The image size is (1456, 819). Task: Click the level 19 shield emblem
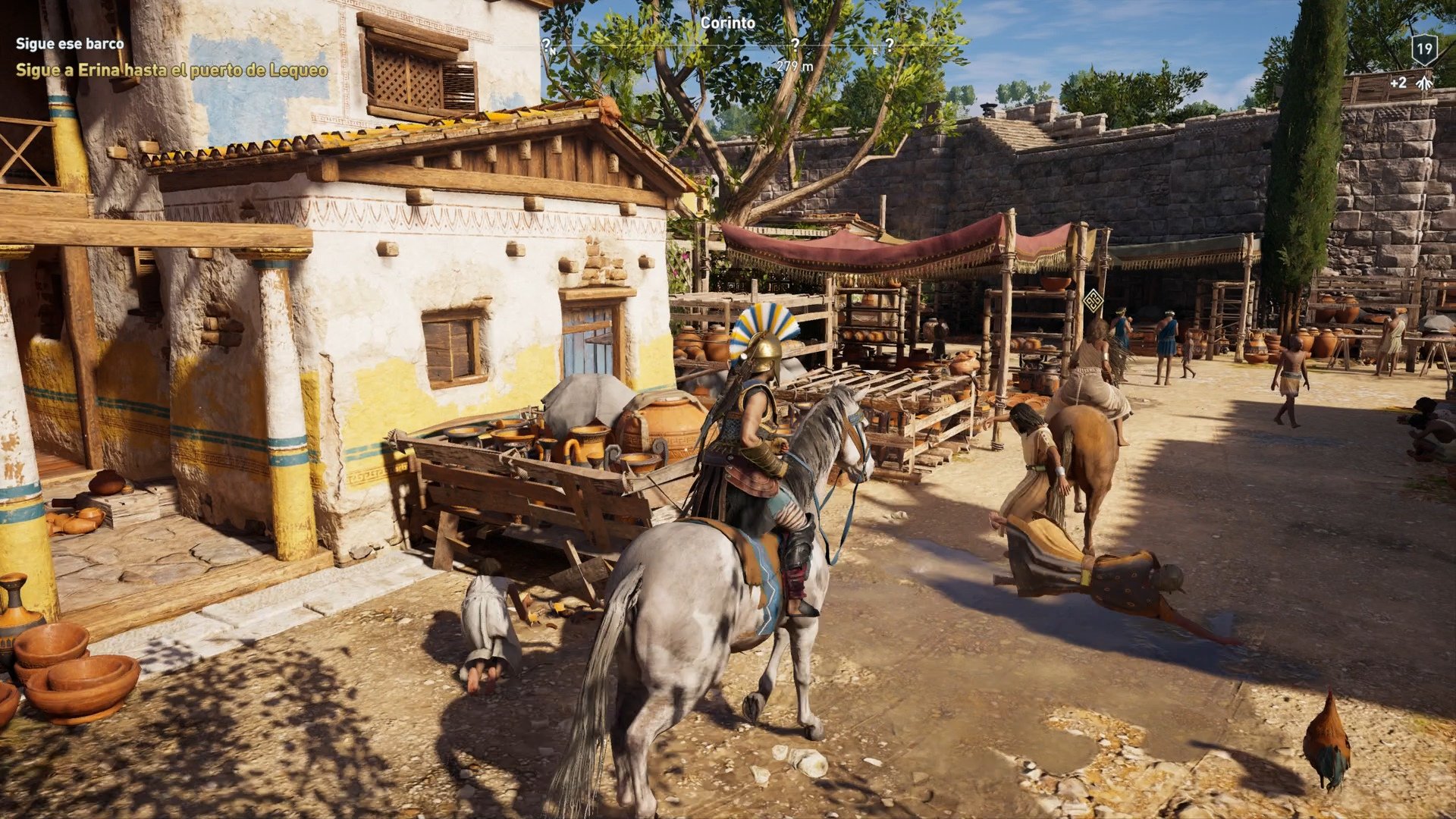point(1424,50)
